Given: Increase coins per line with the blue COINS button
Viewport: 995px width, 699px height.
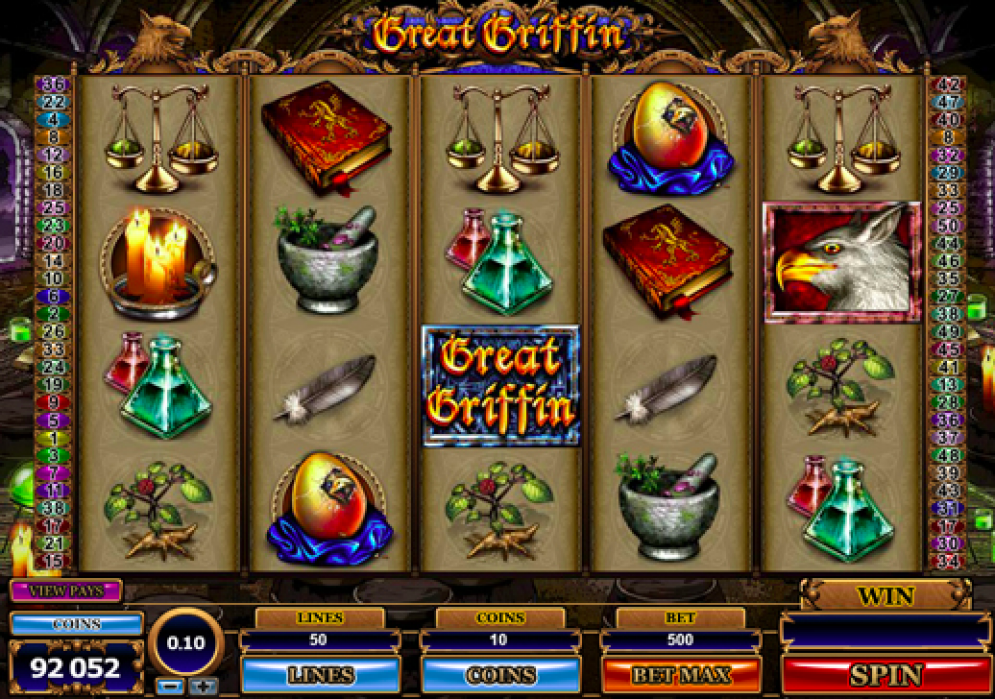Looking at the screenshot, I should coord(500,674).
